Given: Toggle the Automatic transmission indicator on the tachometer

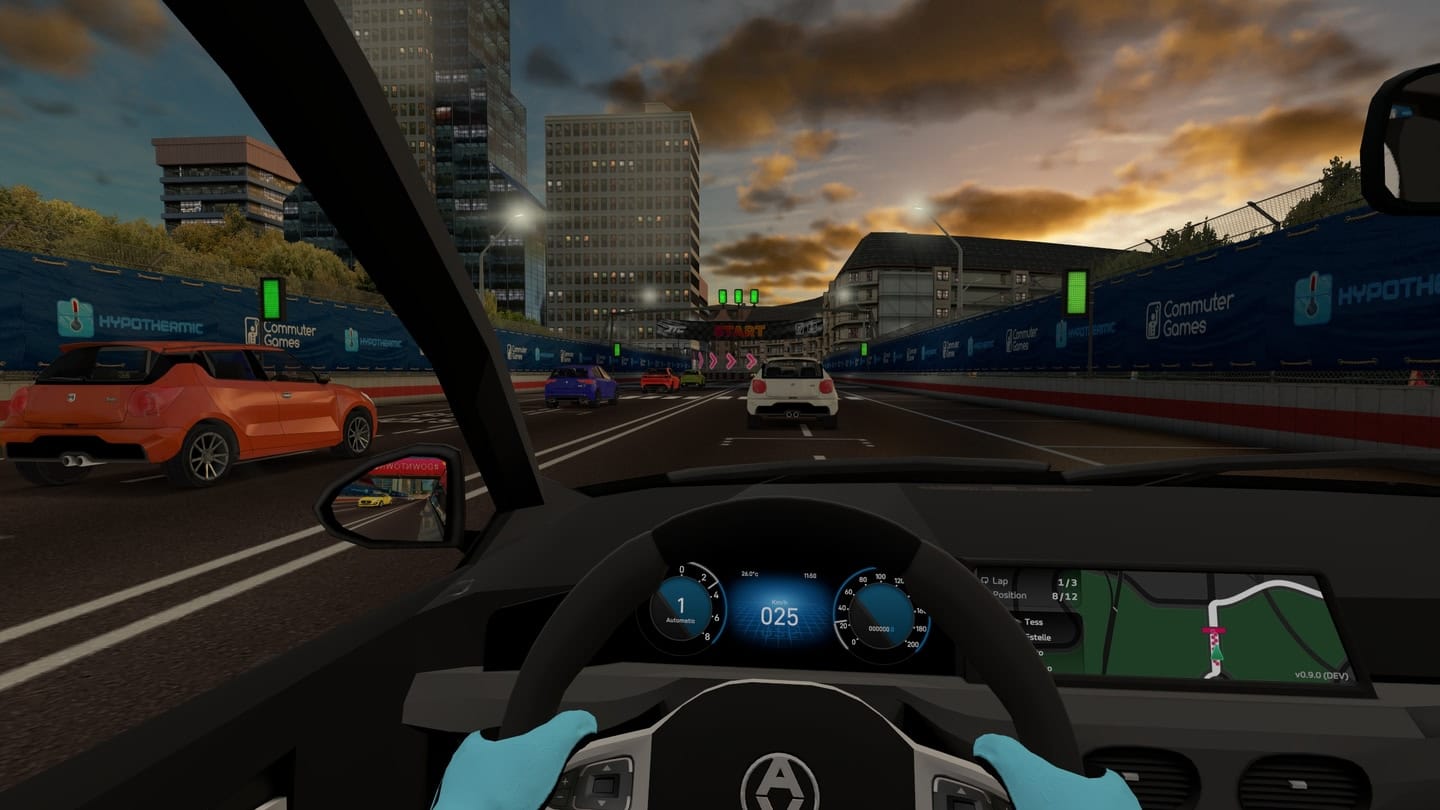Looking at the screenshot, I should point(680,620).
